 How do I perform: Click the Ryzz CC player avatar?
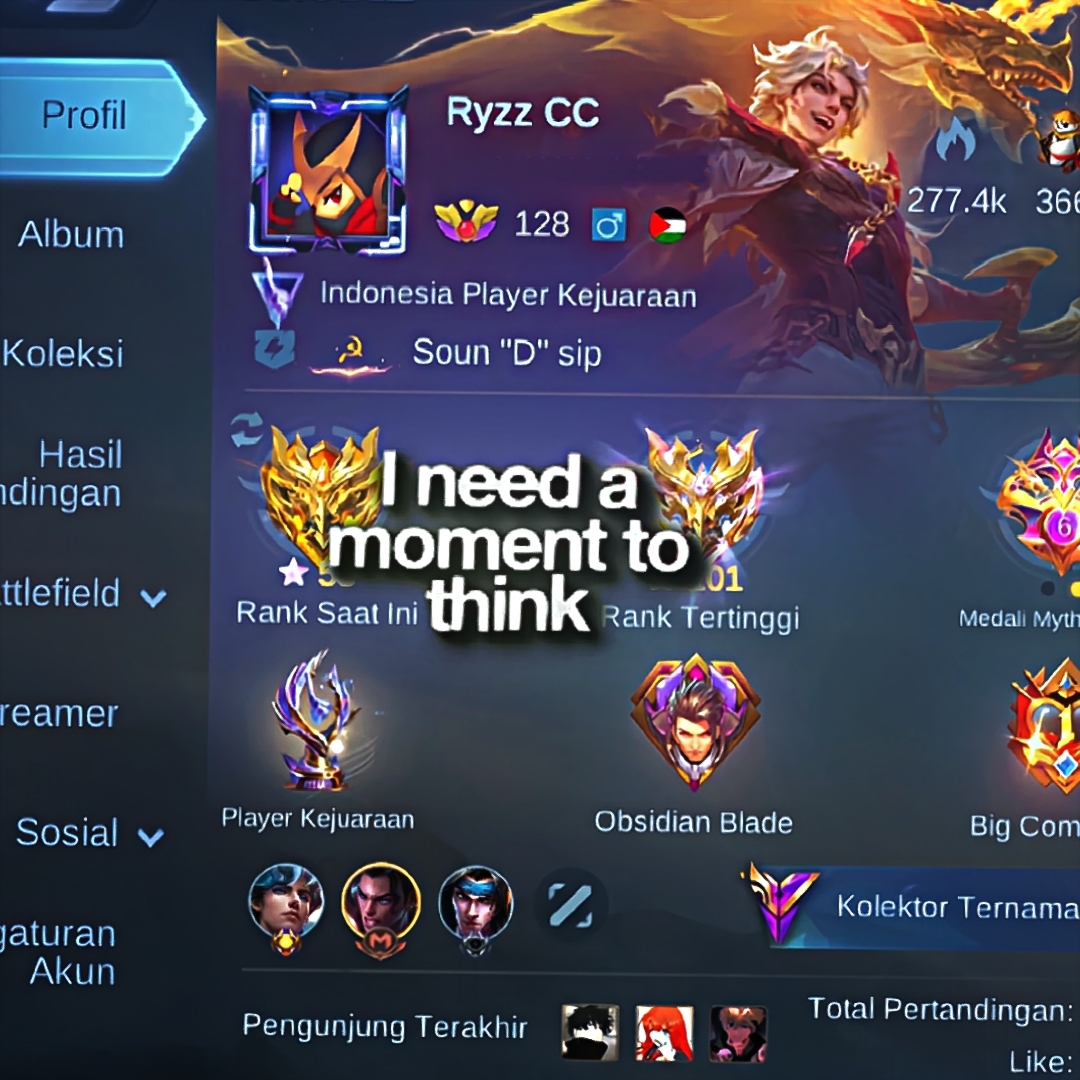(x=327, y=170)
